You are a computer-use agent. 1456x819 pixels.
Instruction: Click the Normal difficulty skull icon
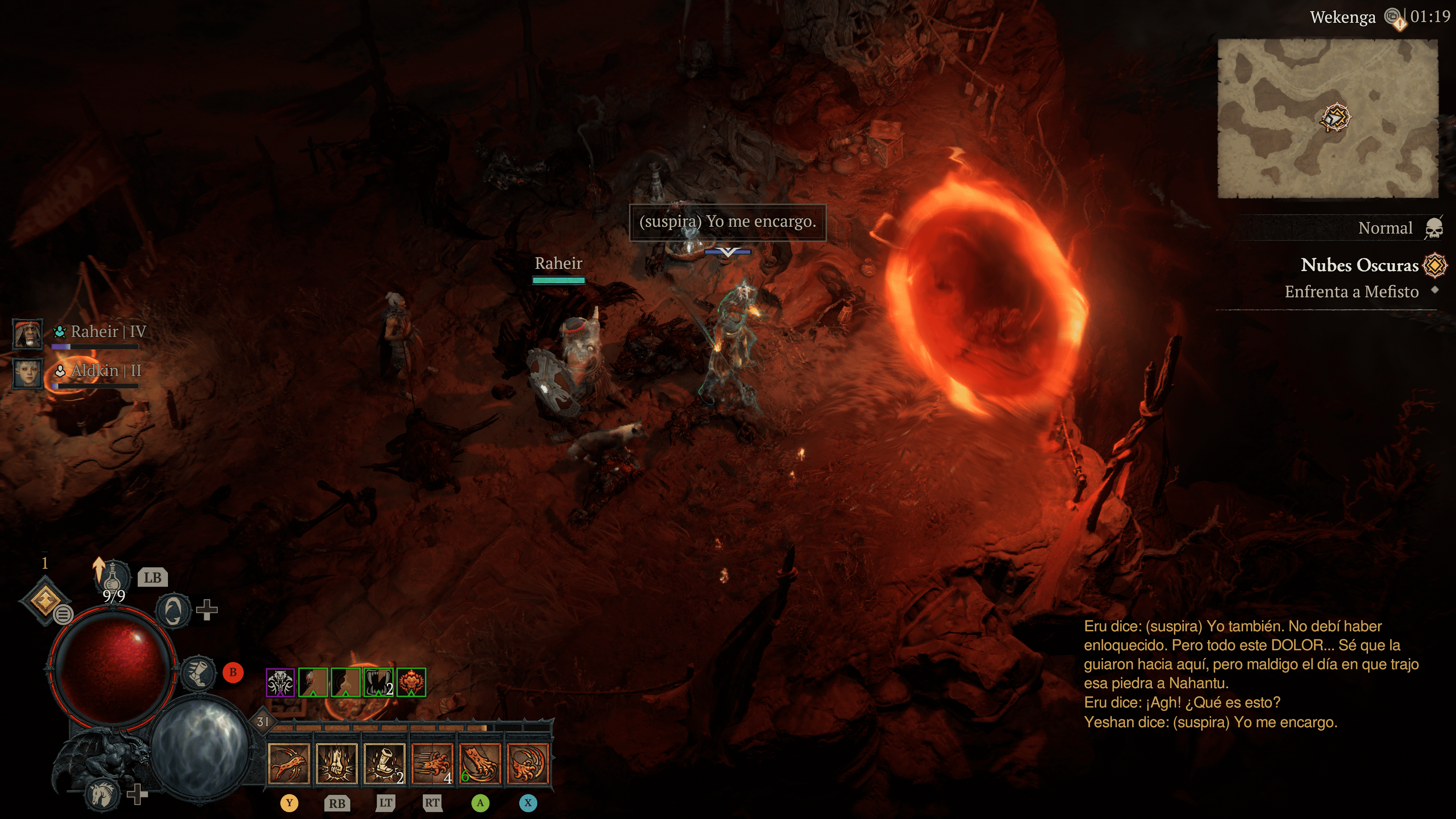click(1433, 228)
